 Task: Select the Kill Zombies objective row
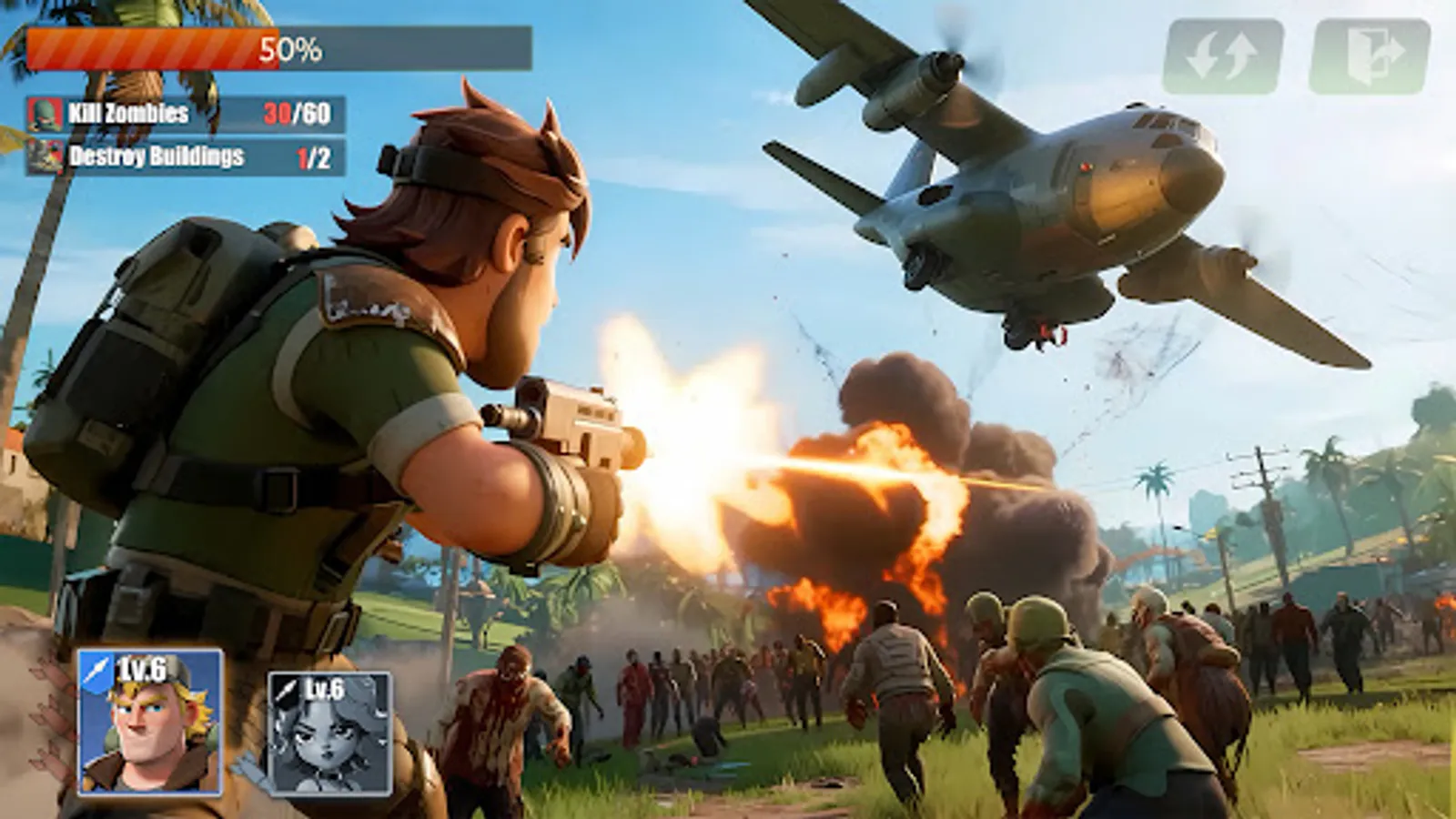(x=182, y=116)
